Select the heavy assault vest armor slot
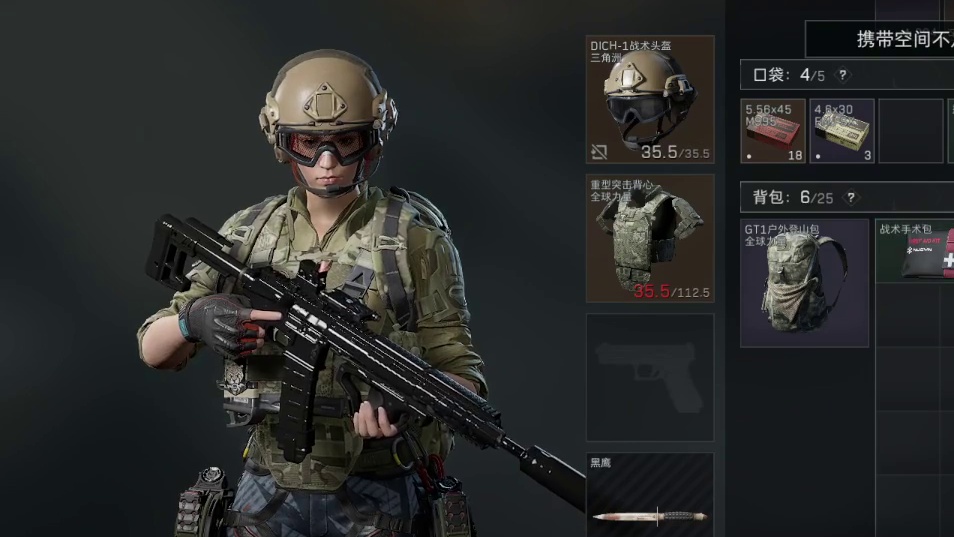Image resolution: width=954 pixels, height=537 pixels. pyautogui.click(x=650, y=238)
